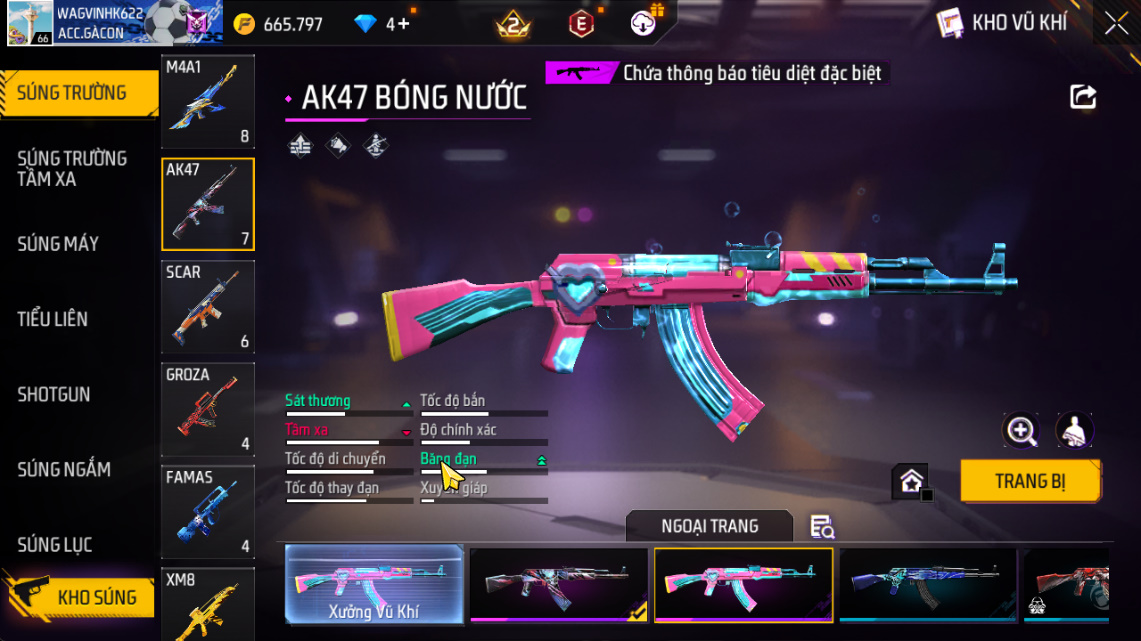Switch to Súng Trường Tầm Xa category
1141x641 pixels.
pyautogui.click(x=72, y=169)
